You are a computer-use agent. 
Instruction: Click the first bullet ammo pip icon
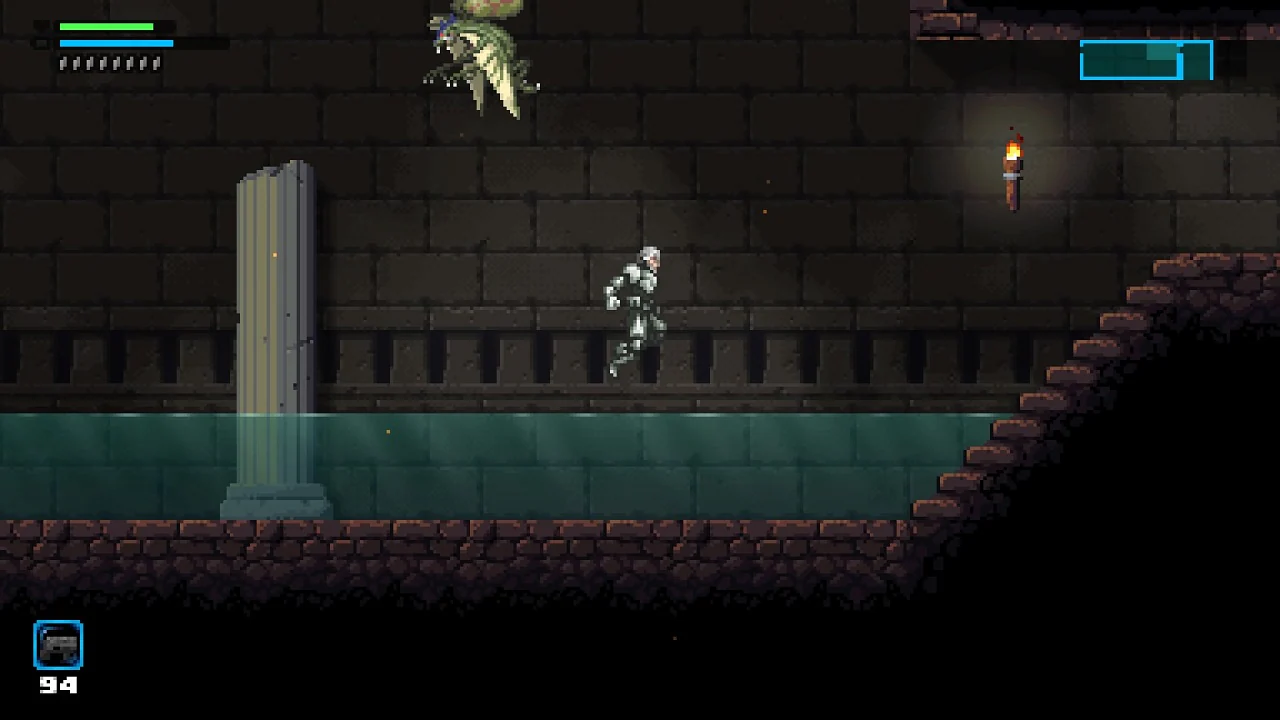pyautogui.click(x=62, y=62)
